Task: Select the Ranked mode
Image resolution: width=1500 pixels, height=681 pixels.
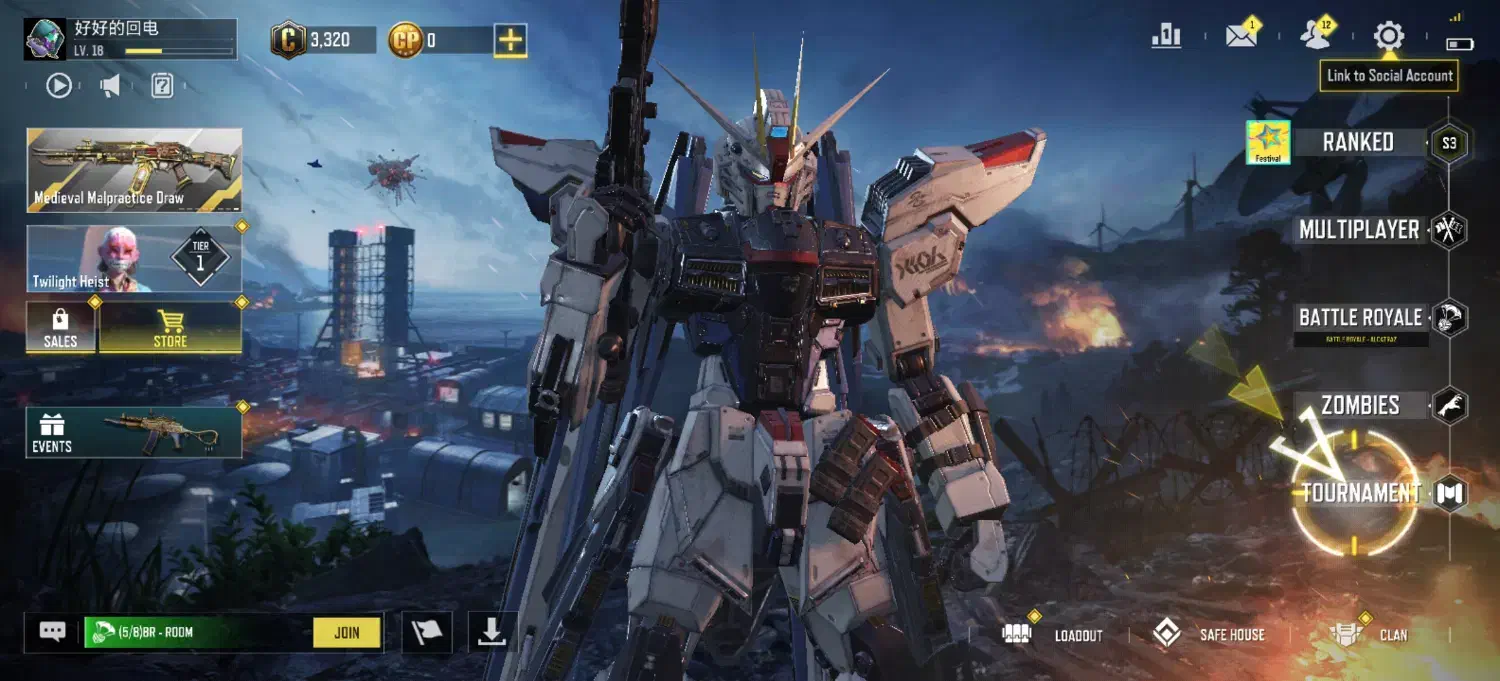Action: (1358, 142)
